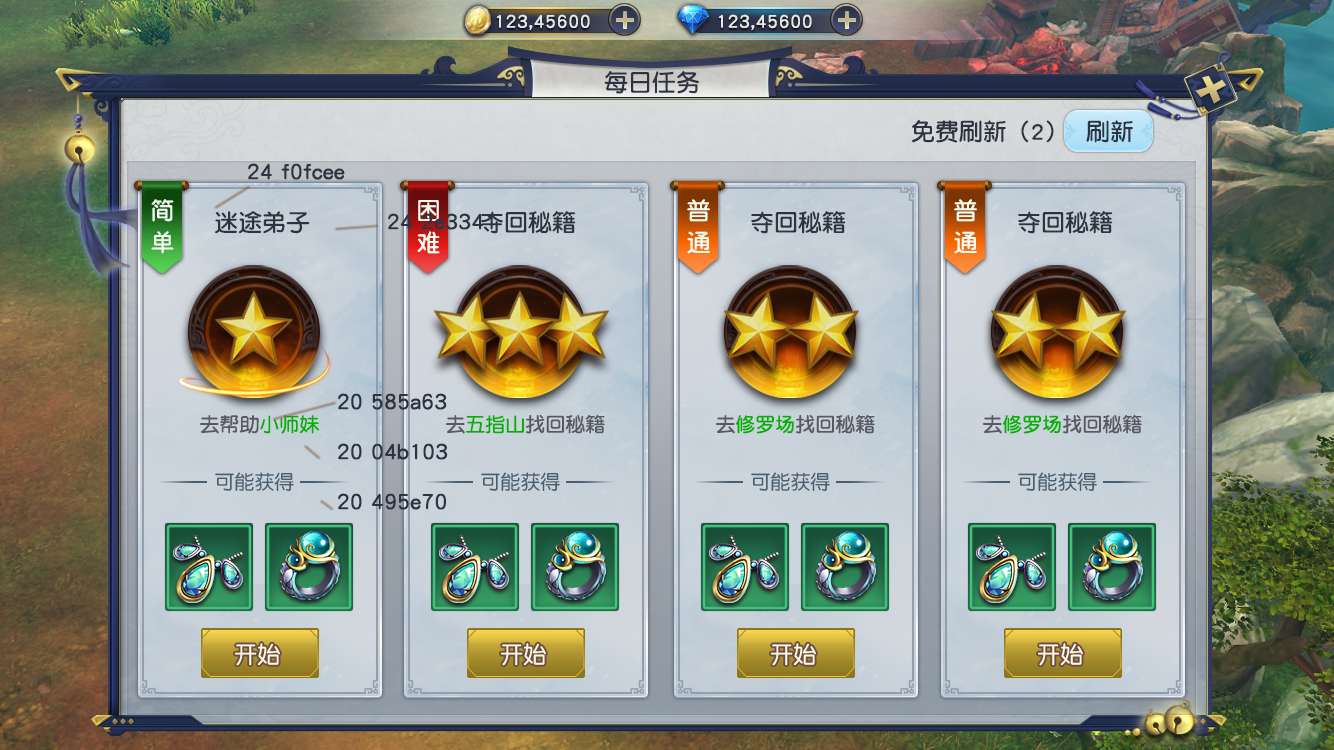Open the necklace reward on the fourth quest card
This screenshot has height=750, width=1334.
[x=1009, y=567]
